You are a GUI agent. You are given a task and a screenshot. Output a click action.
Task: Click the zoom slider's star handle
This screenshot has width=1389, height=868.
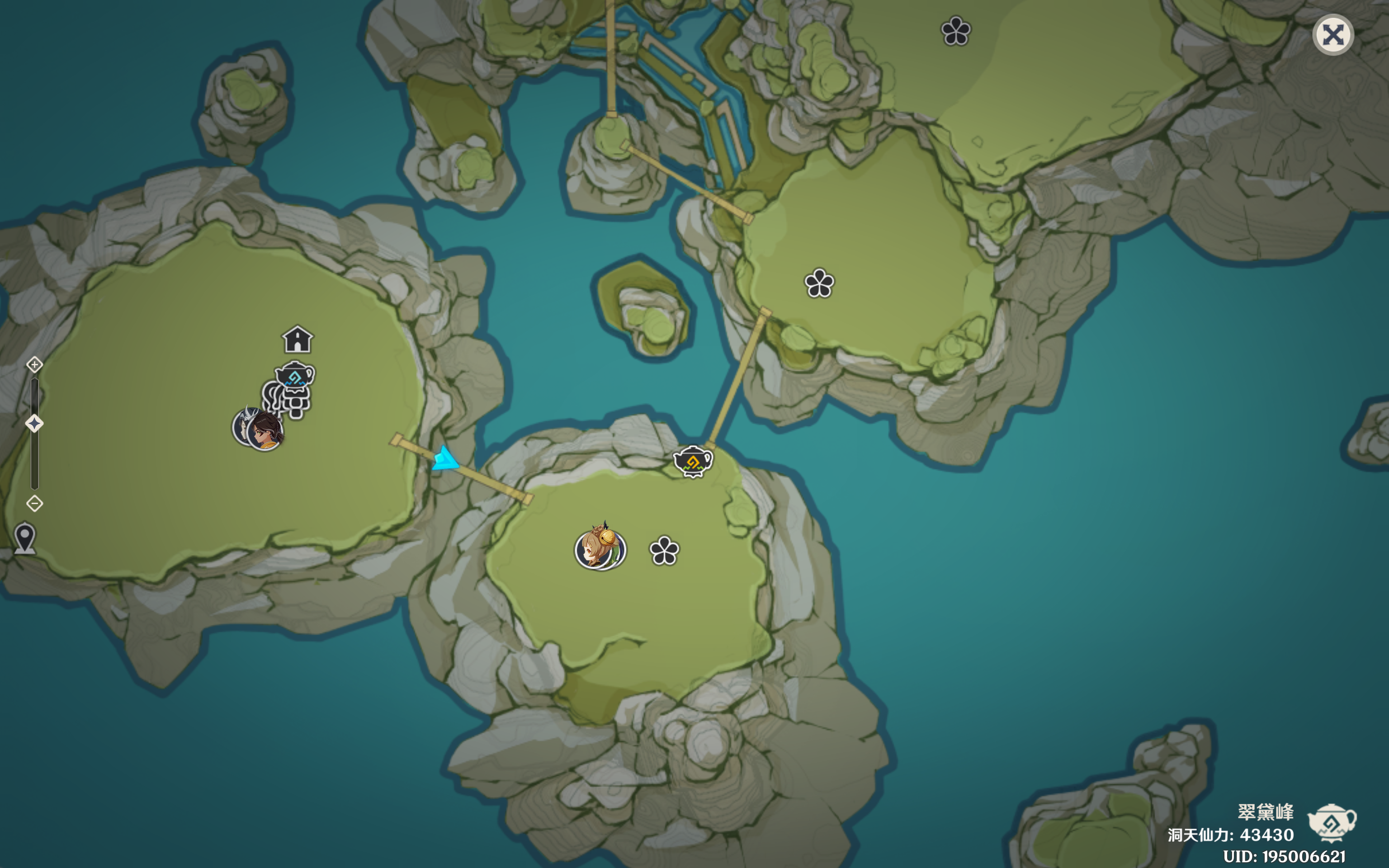34,424
